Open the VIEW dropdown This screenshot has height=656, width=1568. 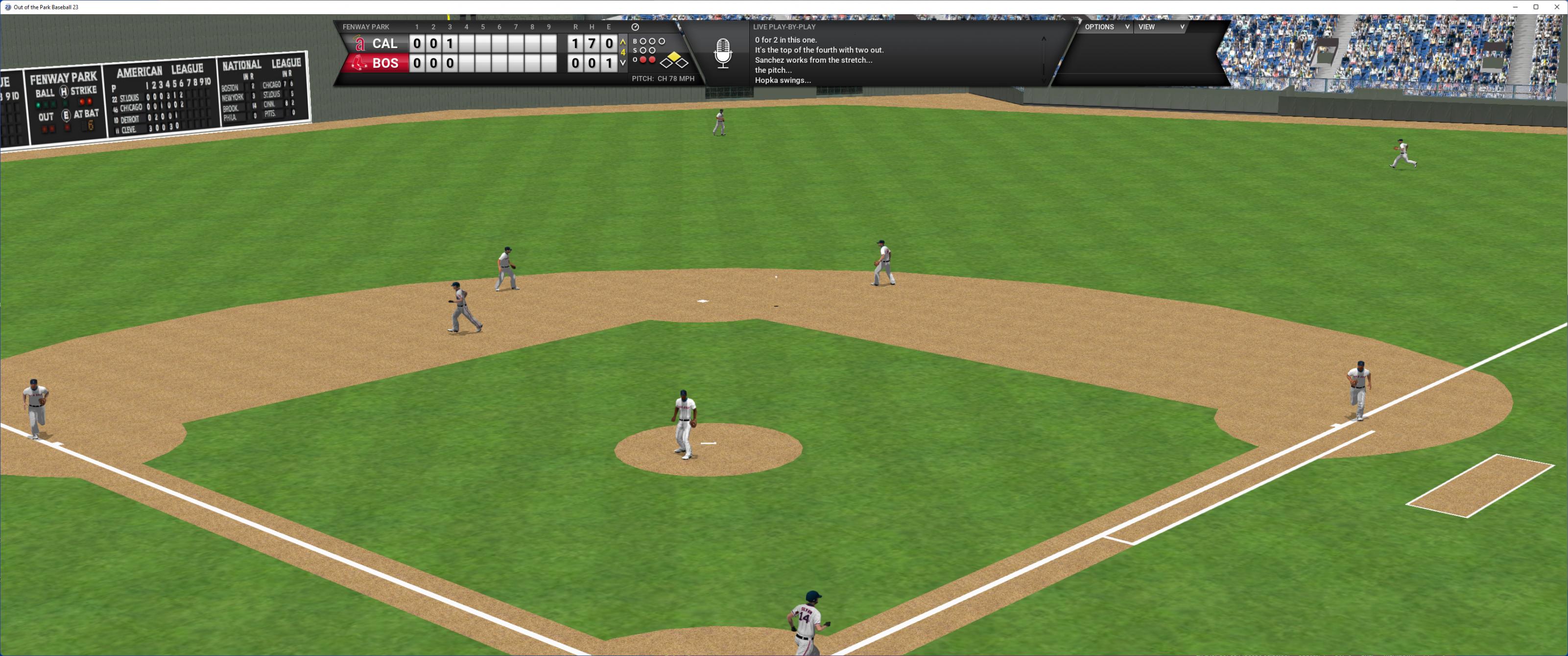1161,27
